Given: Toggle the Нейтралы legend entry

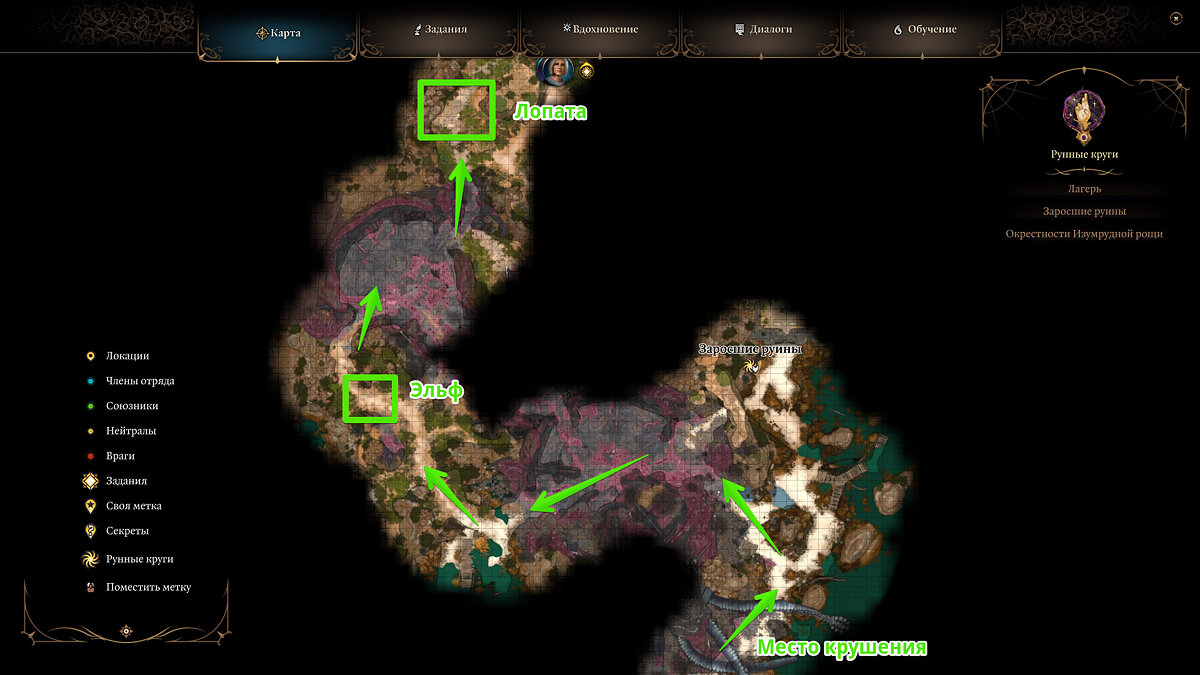Looking at the screenshot, I should (x=131, y=431).
